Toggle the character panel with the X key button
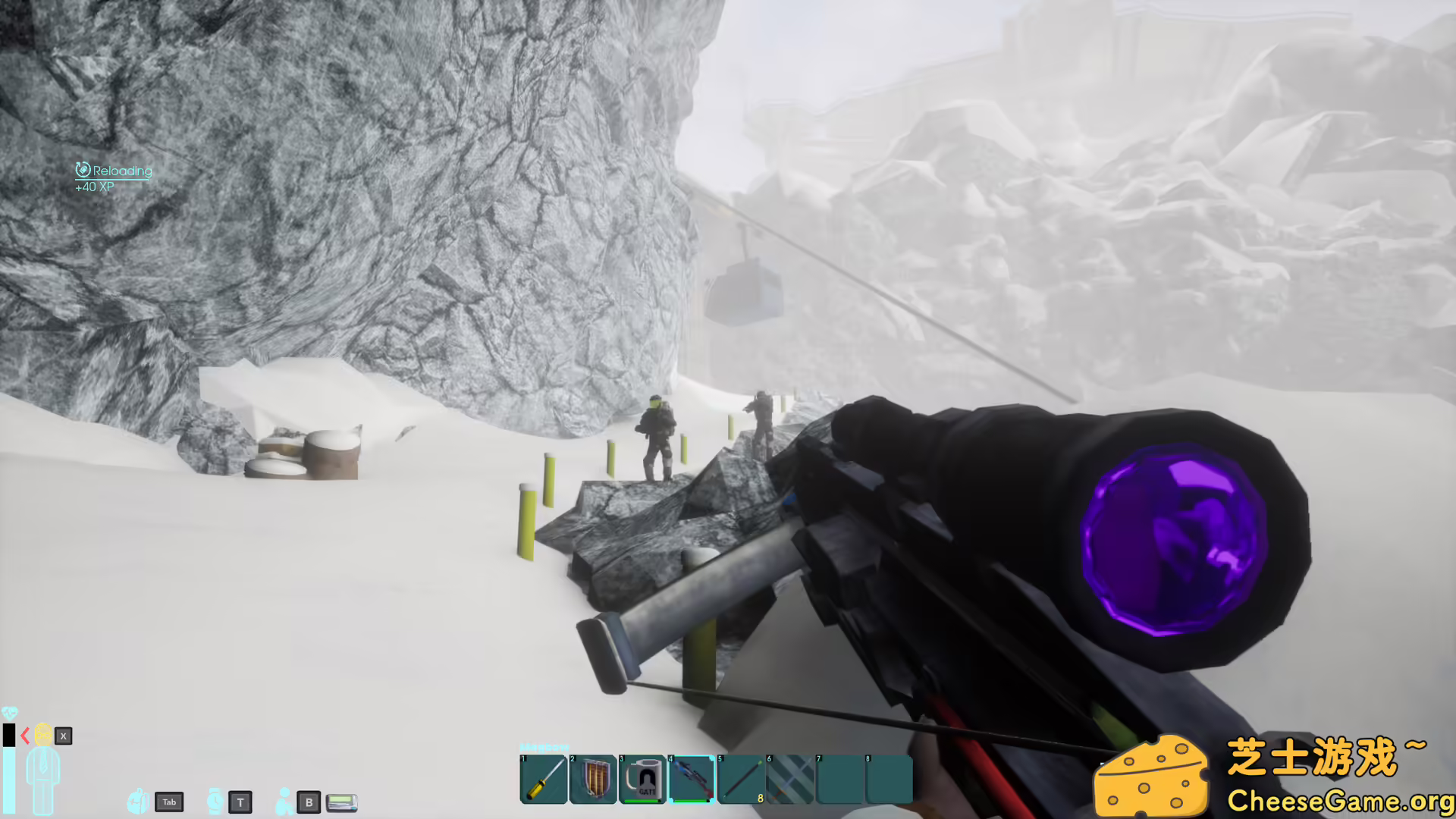This screenshot has height=819, width=1456. click(x=63, y=736)
